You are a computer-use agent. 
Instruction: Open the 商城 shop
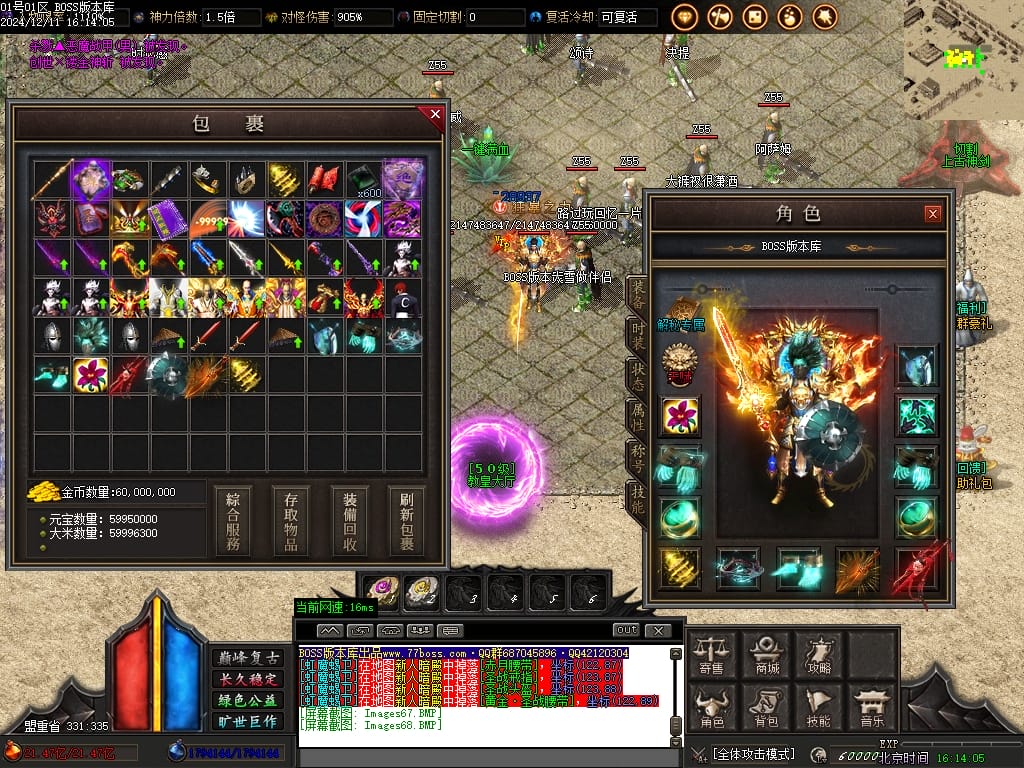coord(767,653)
